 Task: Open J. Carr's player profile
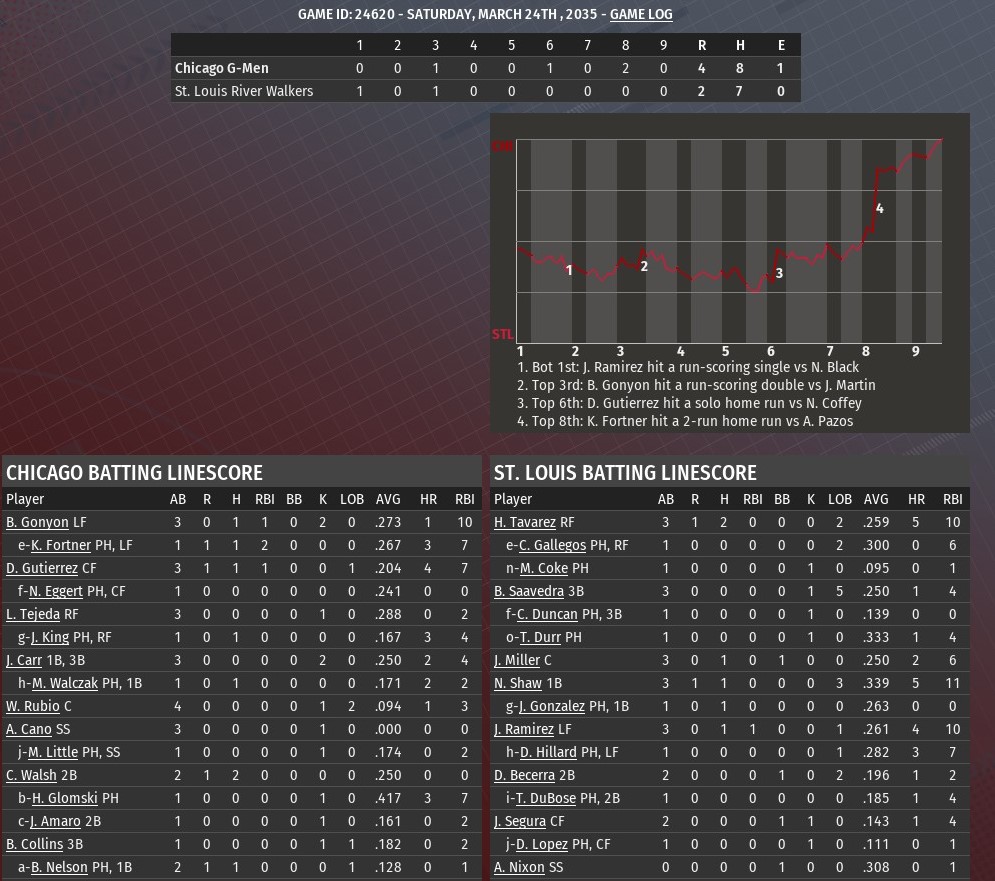point(24,660)
